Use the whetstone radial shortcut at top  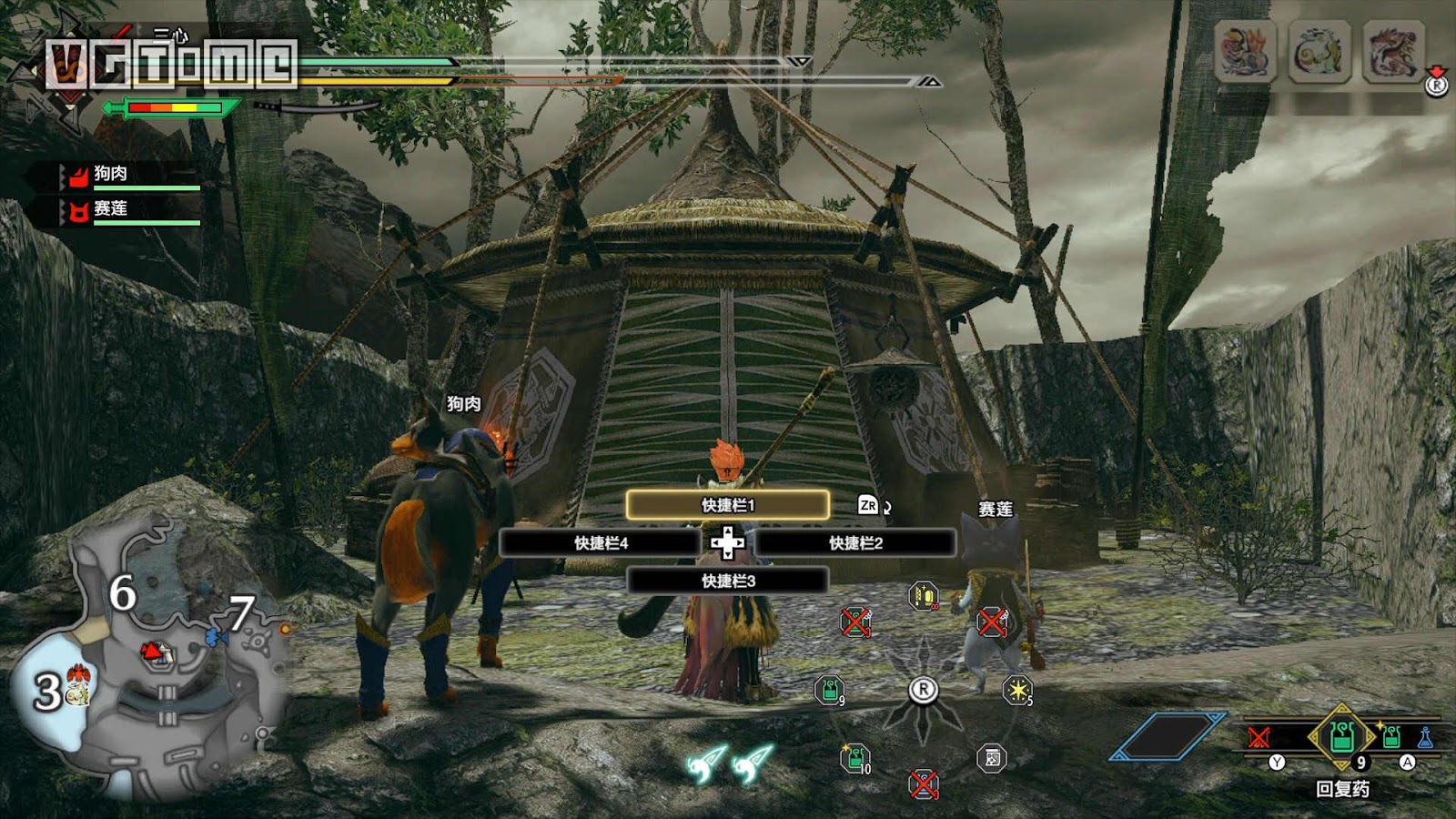pos(923,596)
